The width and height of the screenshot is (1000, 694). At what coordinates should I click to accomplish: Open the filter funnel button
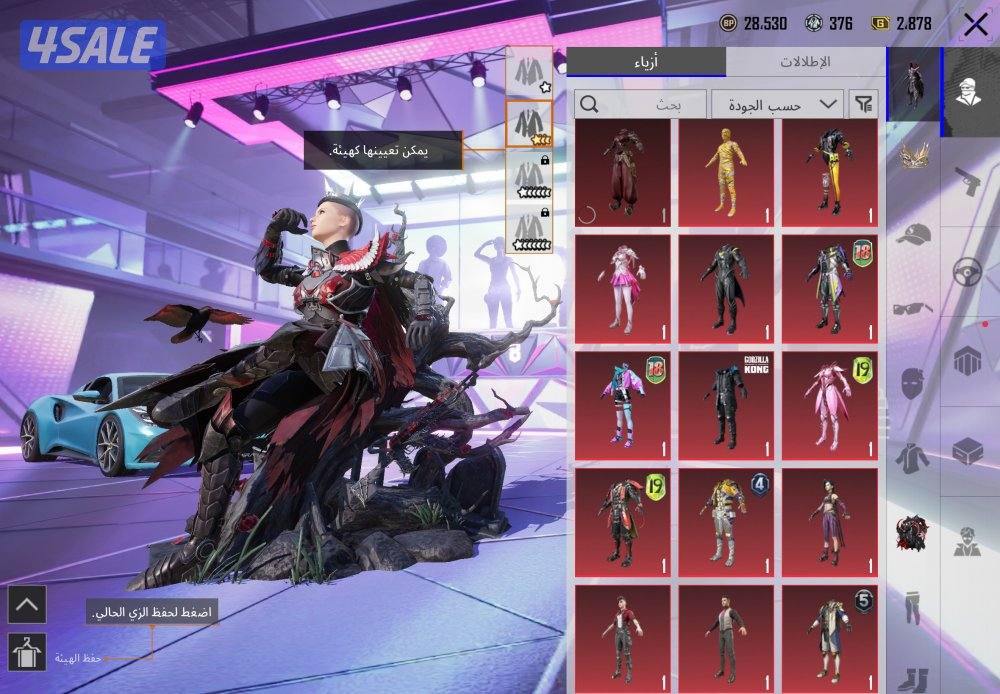863,103
